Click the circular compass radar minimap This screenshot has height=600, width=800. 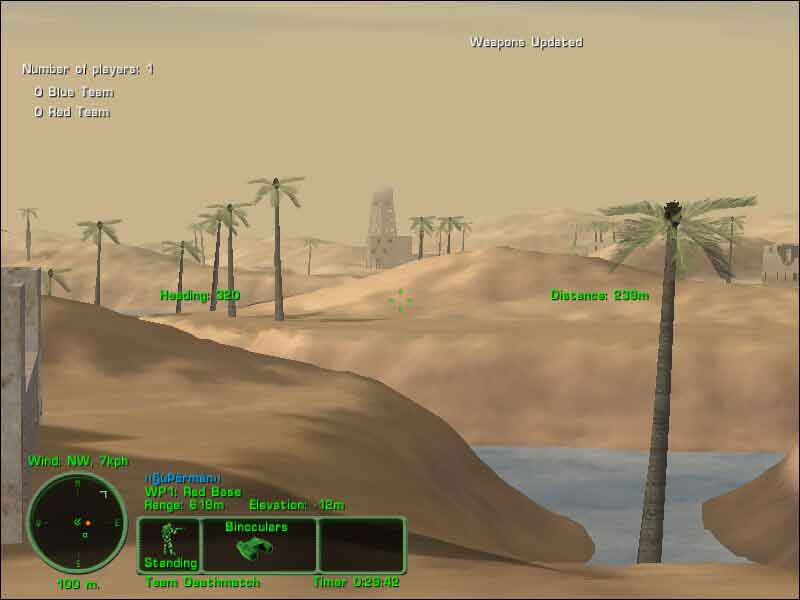click(x=77, y=522)
